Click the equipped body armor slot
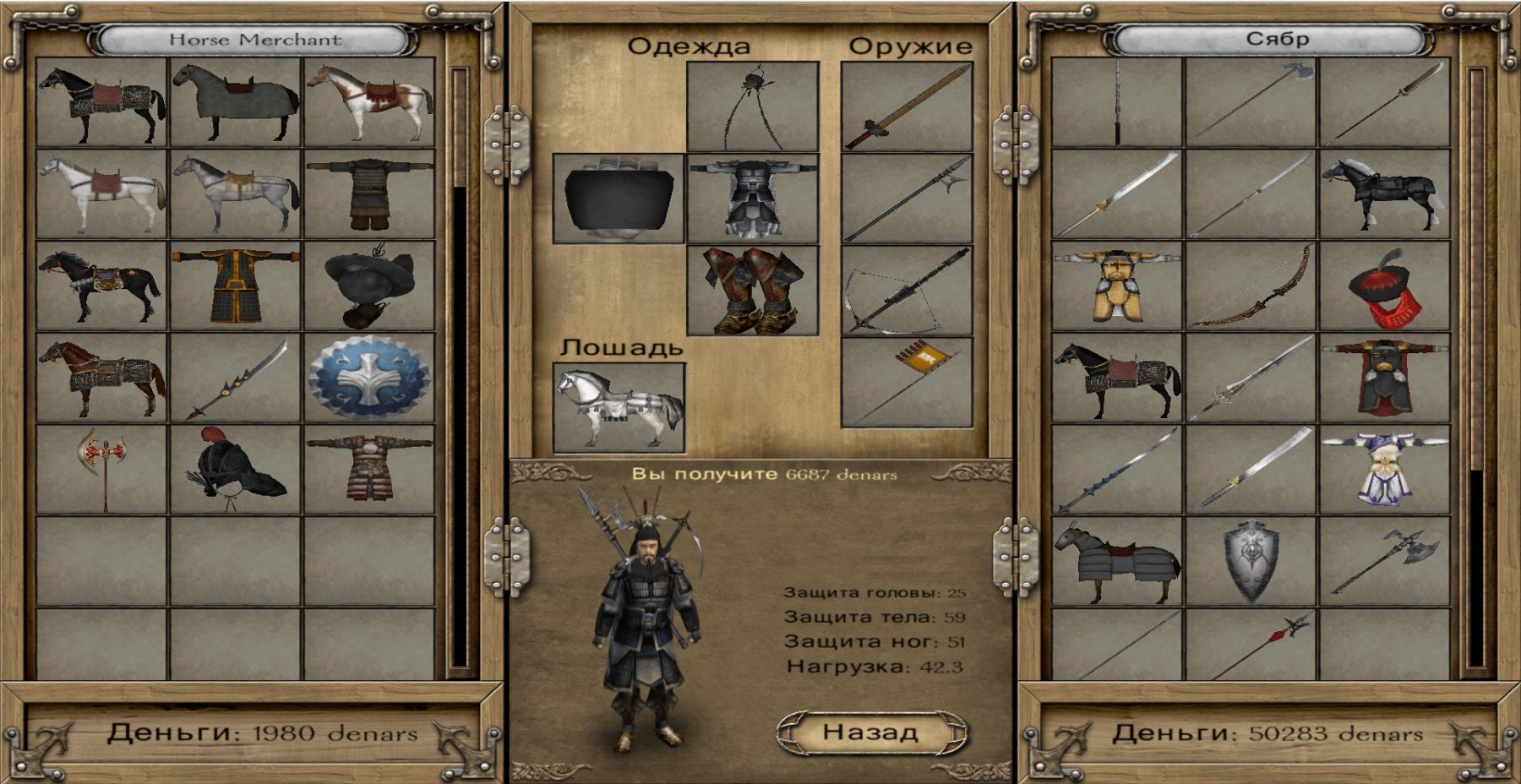Image resolution: width=1521 pixels, height=784 pixels. coord(753,199)
